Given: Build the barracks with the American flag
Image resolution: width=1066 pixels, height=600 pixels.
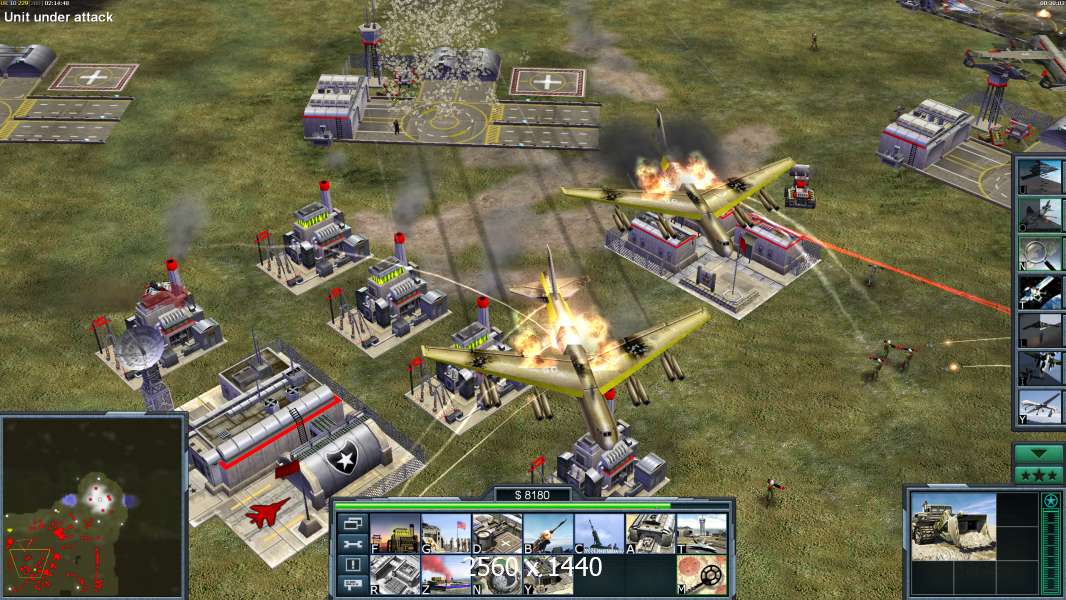Looking at the screenshot, I should click(446, 533).
